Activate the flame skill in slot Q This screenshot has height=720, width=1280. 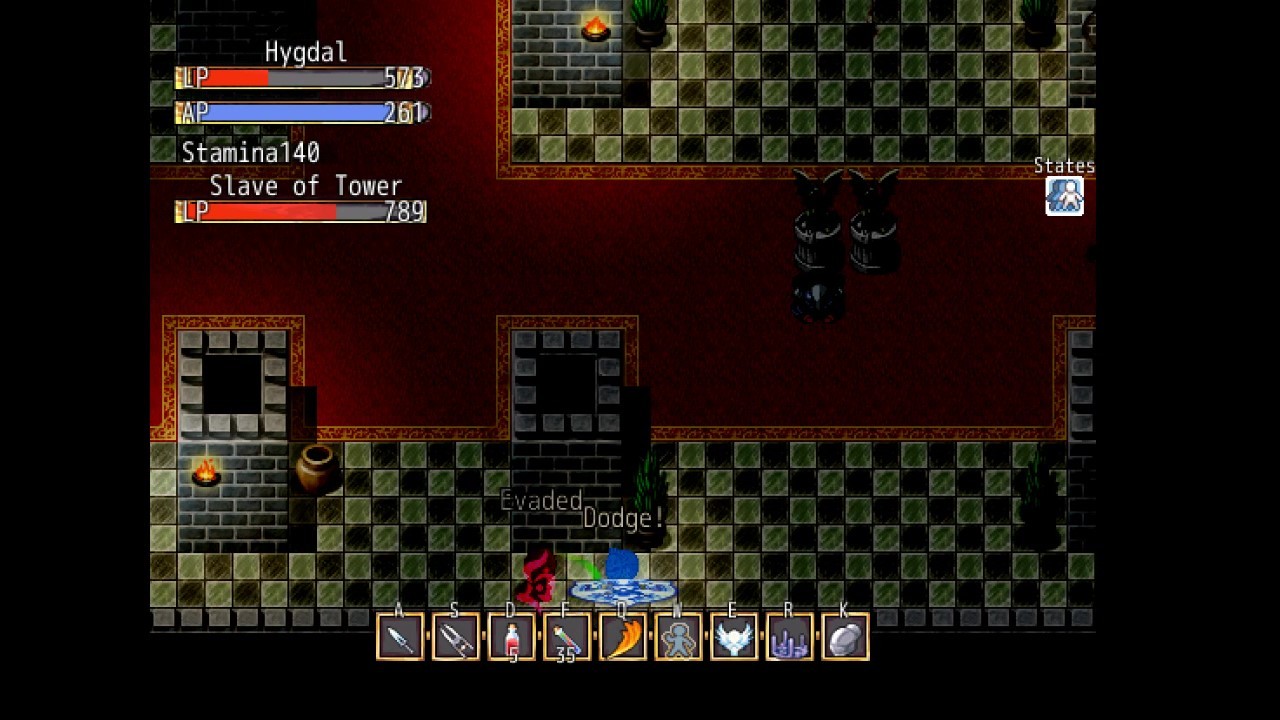pyautogui.click(x=623, y=636)
